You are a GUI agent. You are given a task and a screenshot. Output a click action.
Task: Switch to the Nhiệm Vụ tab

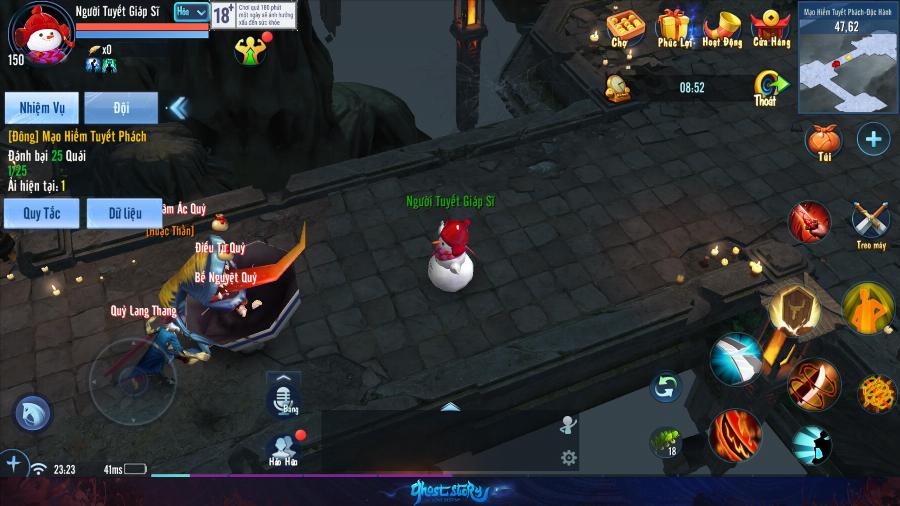[41, 107]
